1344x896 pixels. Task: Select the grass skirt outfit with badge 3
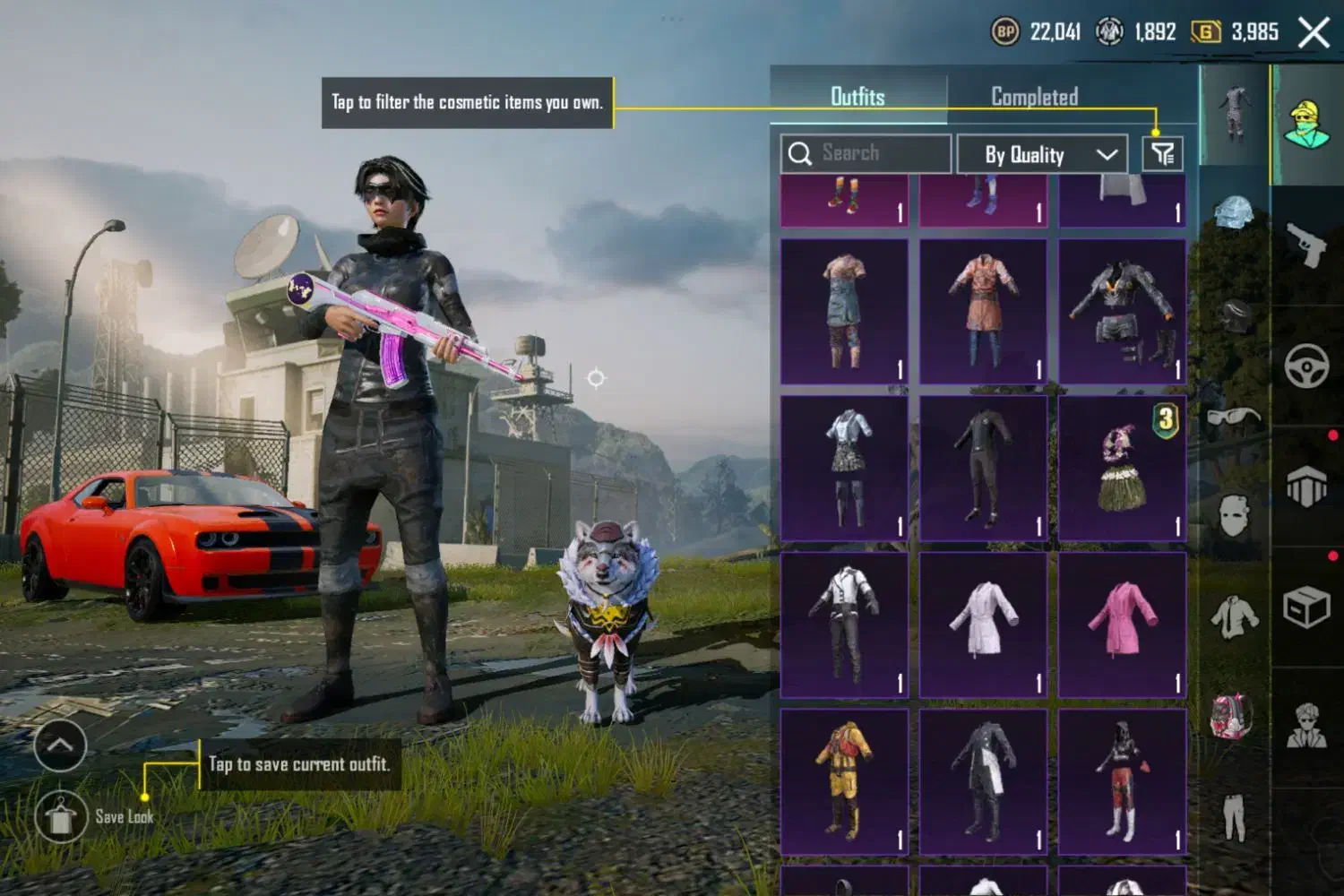pos(1122,468)
